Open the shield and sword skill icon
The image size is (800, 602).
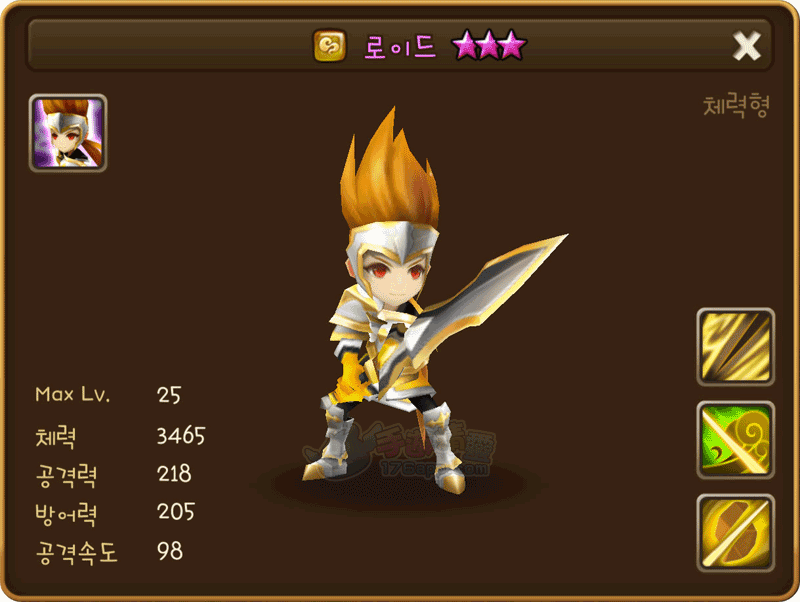click(x=735, y=533)
